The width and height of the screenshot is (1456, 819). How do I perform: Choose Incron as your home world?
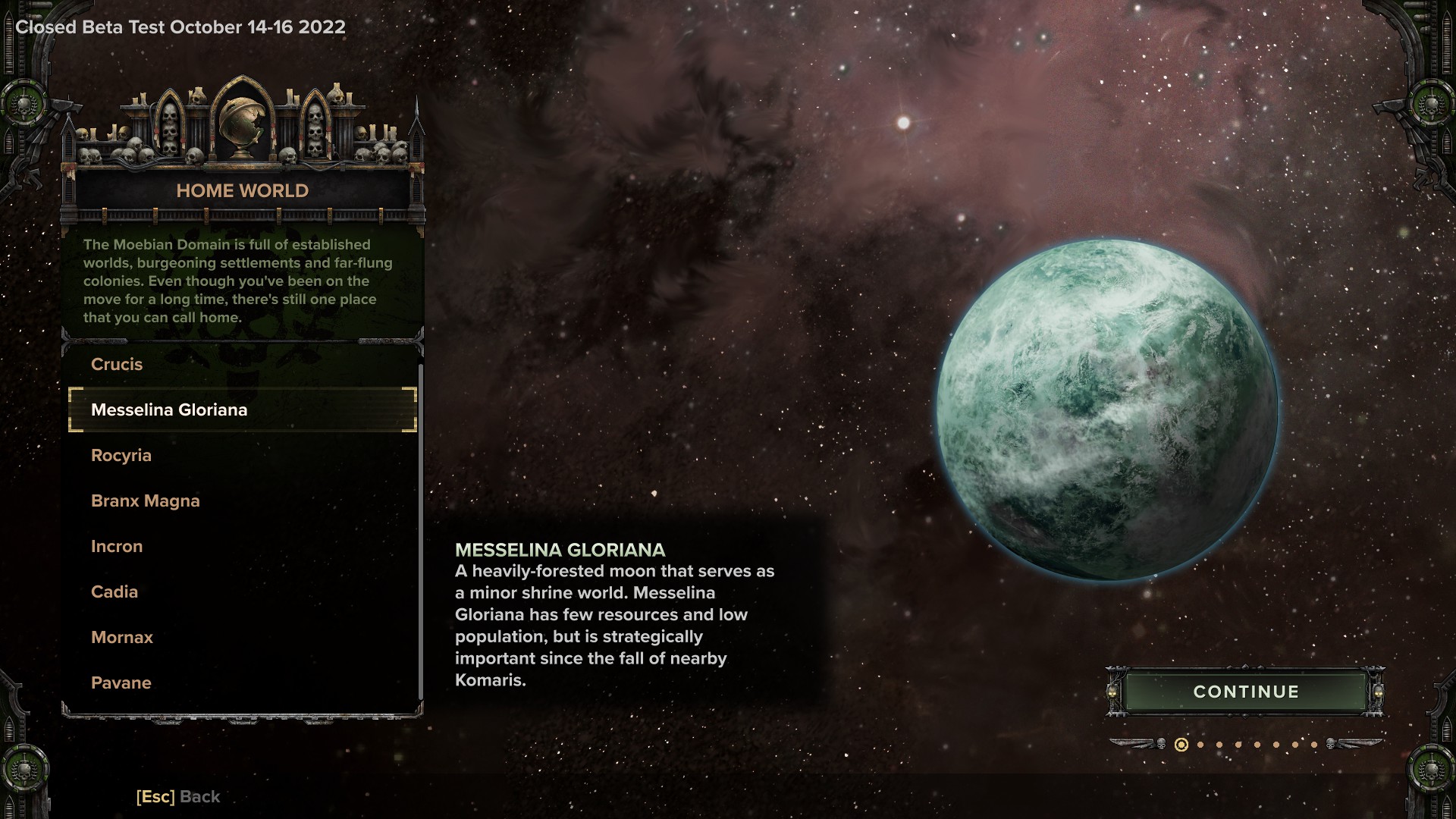coord(117,547)
